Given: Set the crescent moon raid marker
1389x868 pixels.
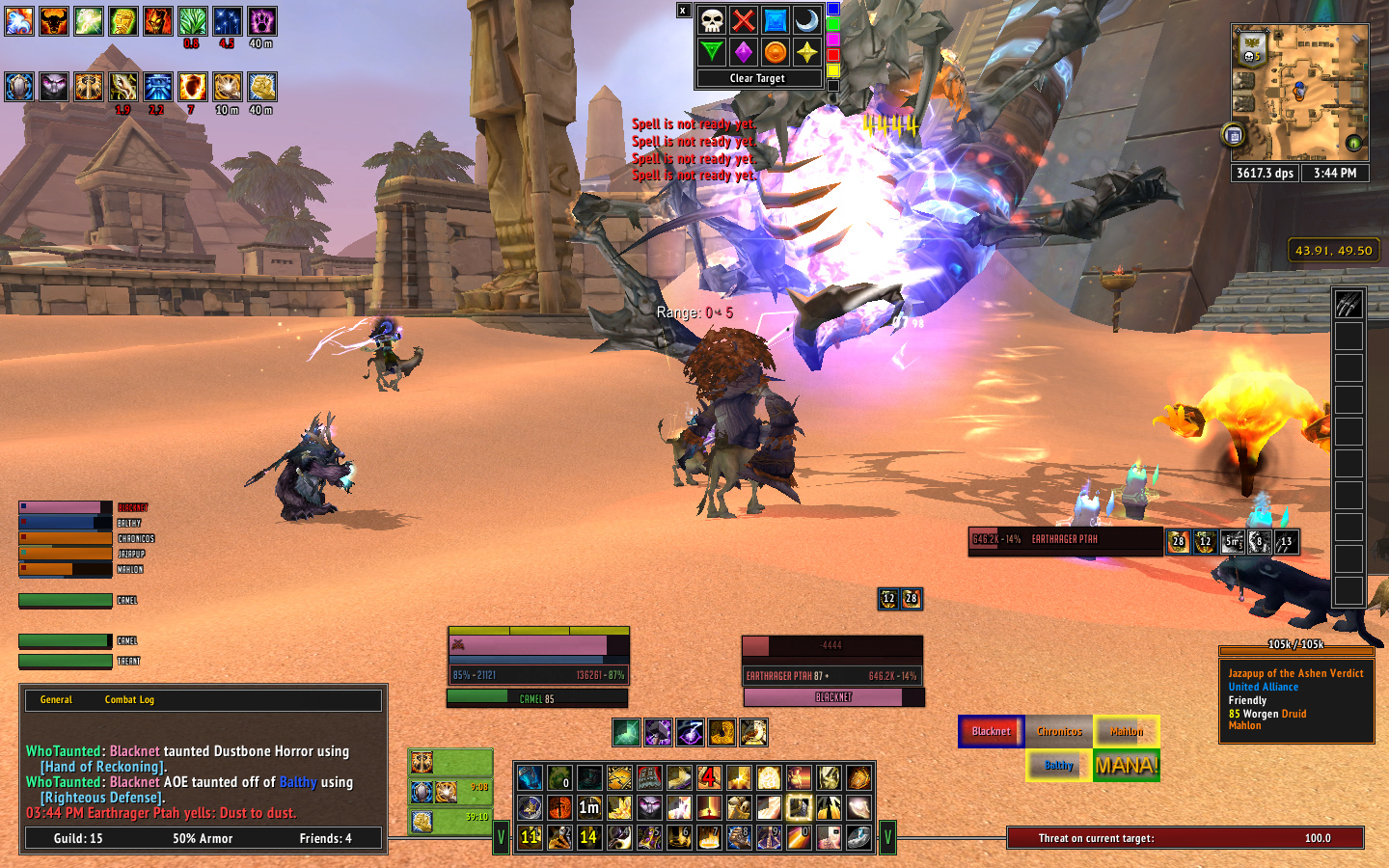Looking at the screenshot, I should tap(806, 20).
